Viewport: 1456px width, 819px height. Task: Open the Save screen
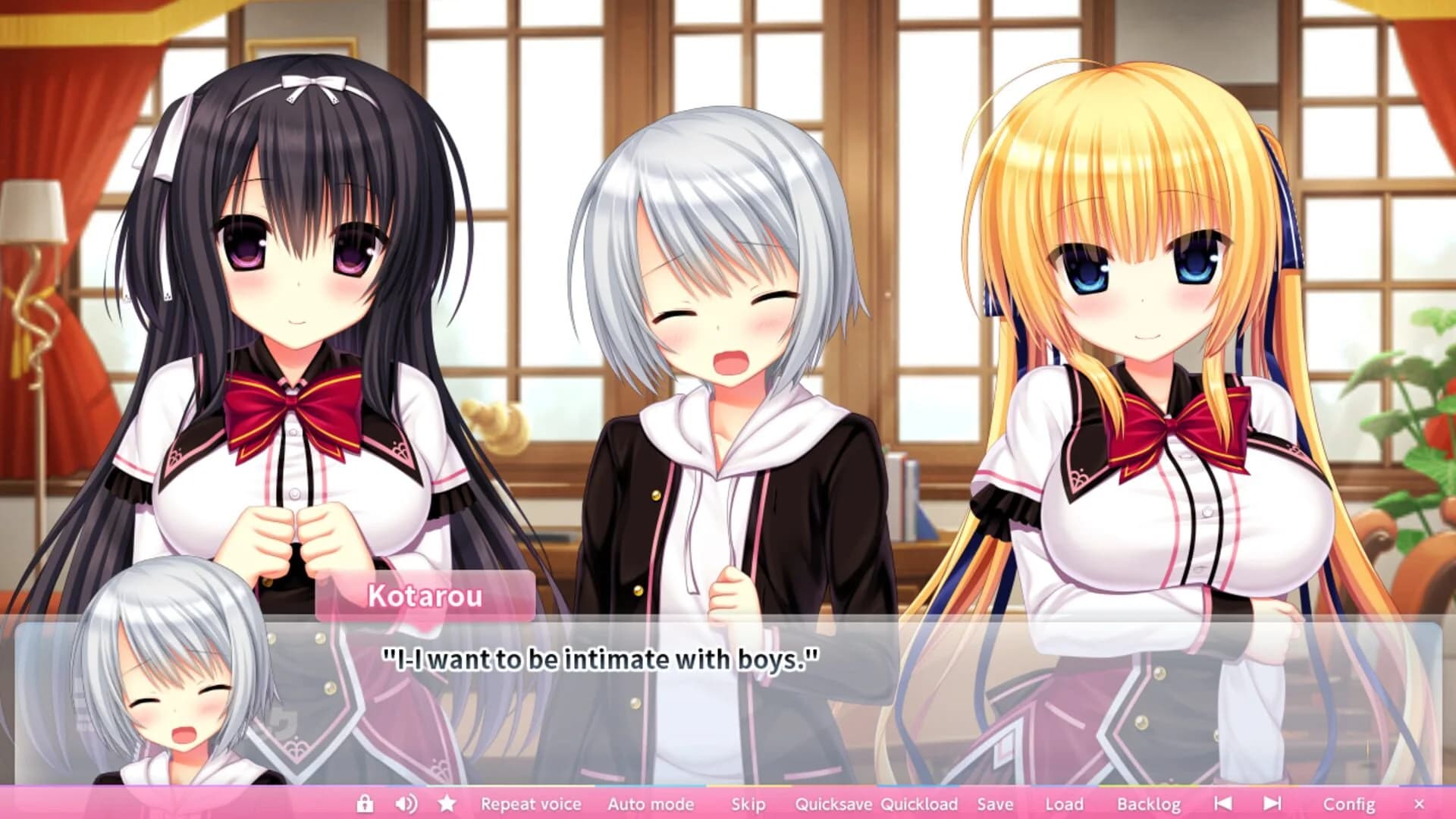click(997, 803)
